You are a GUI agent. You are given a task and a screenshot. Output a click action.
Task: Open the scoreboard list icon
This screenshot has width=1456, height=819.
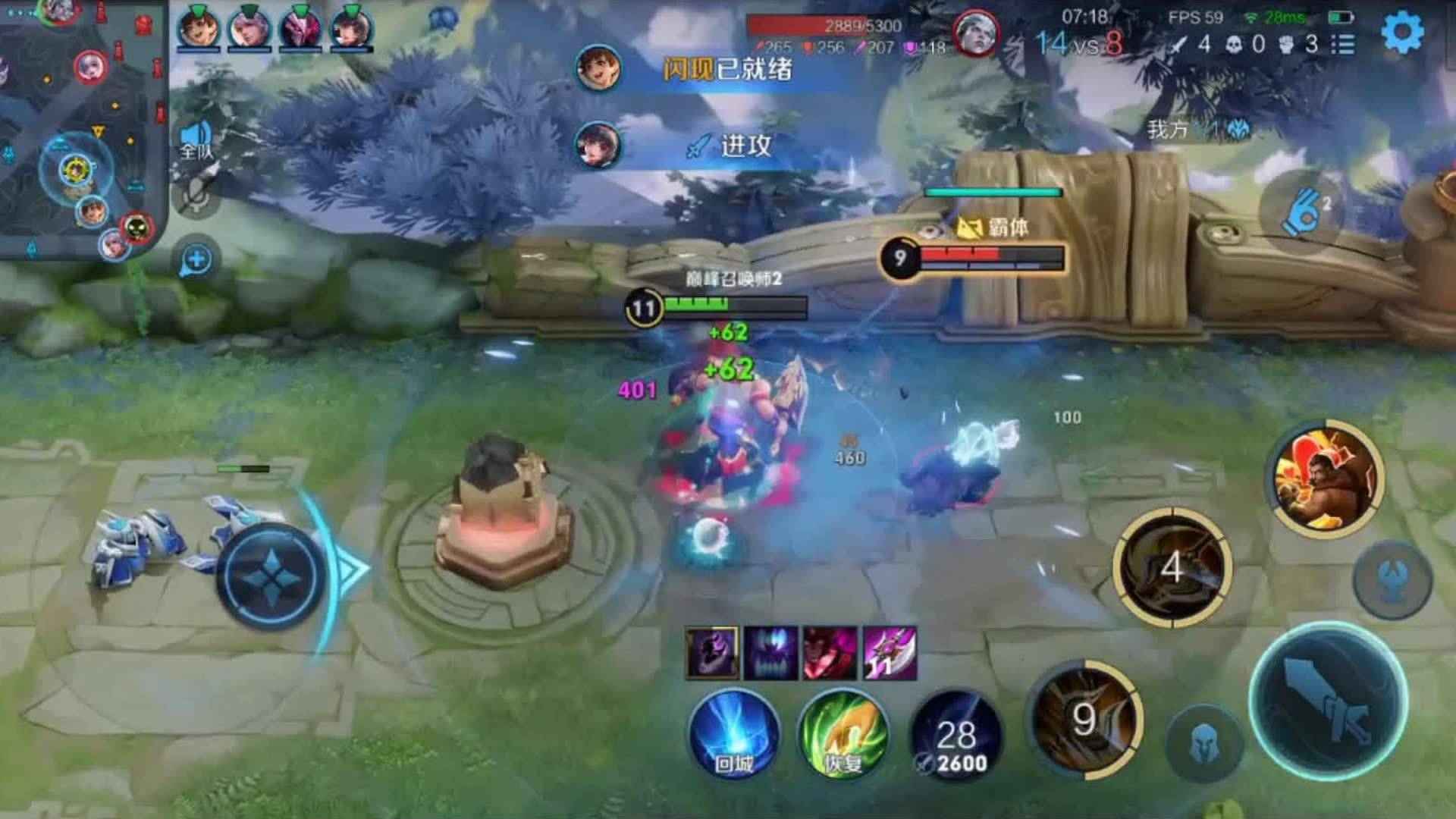[1343, 44]
